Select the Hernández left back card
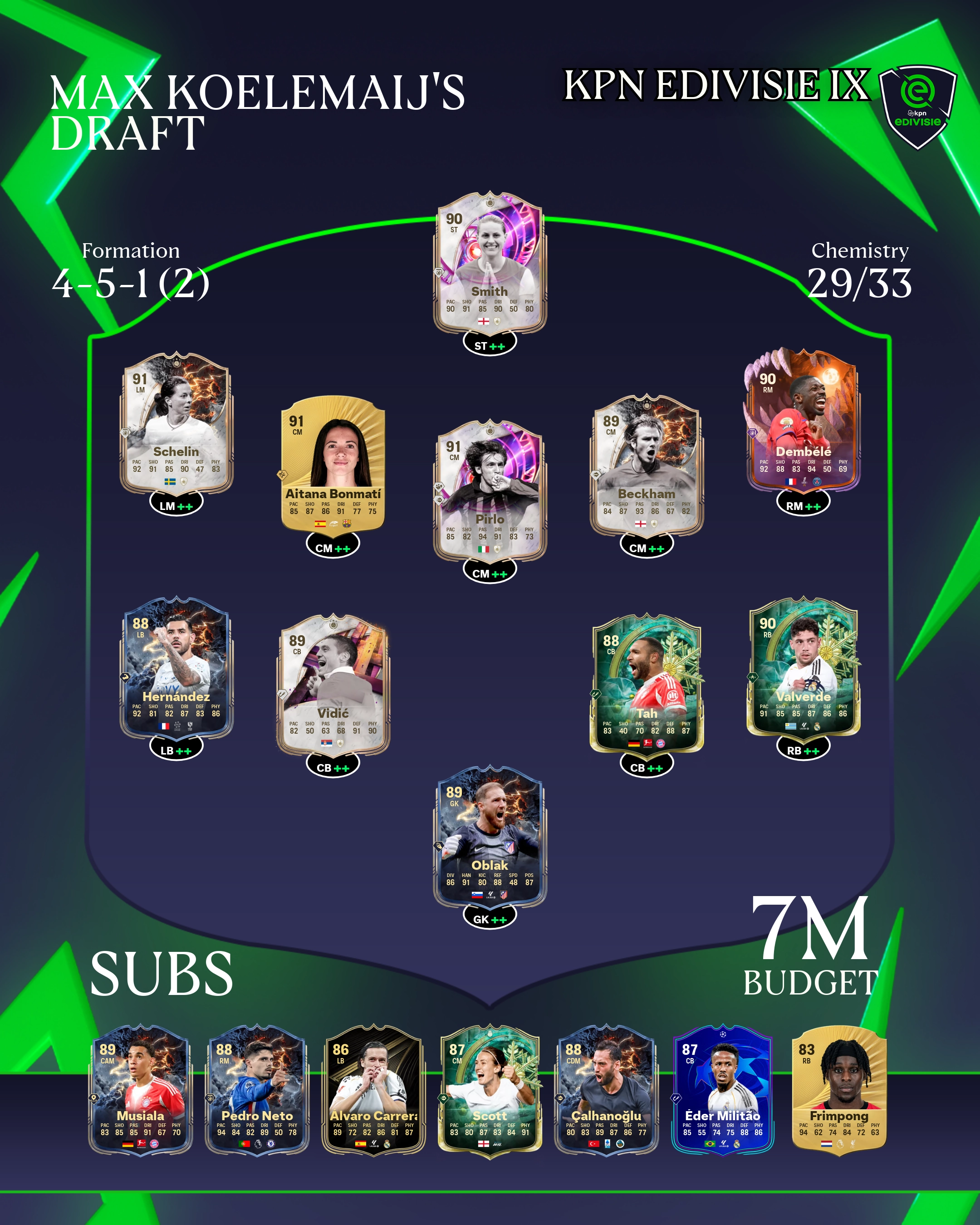Image resolution: width=980 pixels, height=1225 pixels. 176,667
